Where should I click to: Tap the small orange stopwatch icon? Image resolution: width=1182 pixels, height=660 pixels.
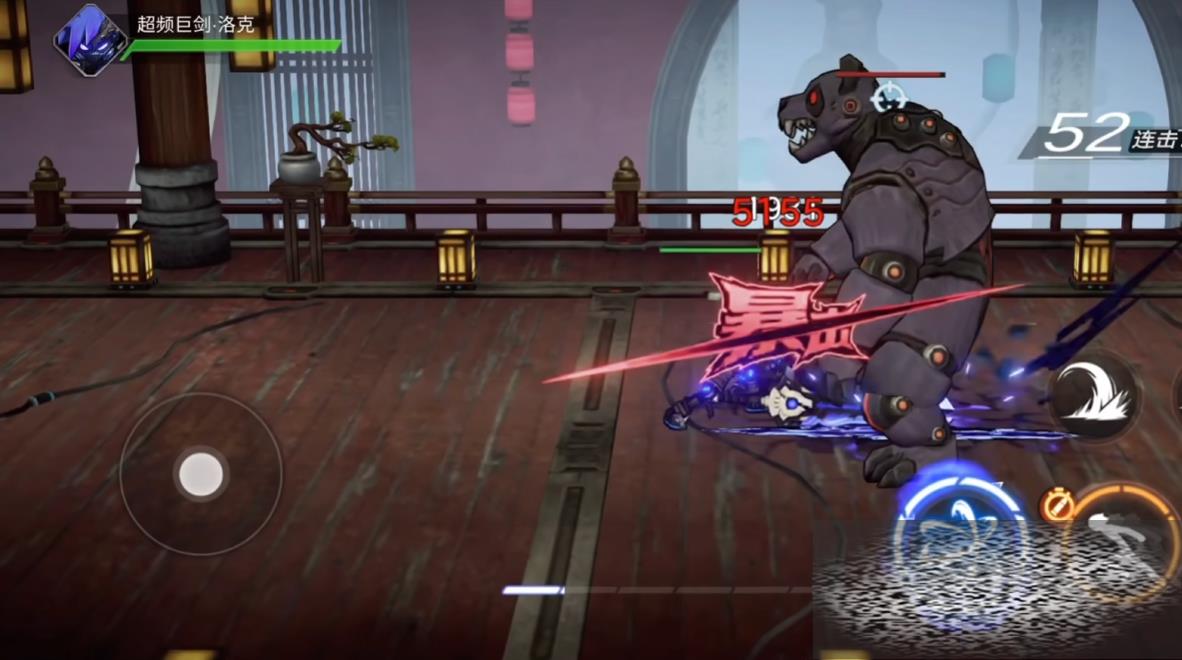(x=1056, y=505)
